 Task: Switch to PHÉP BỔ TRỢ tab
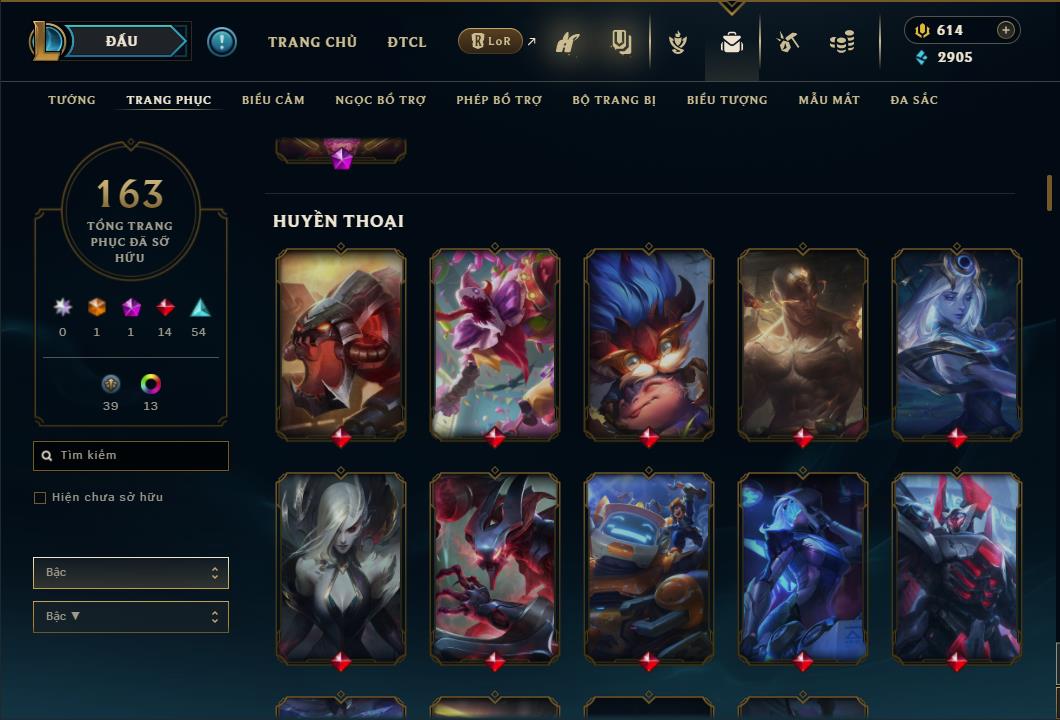[499, 100]
